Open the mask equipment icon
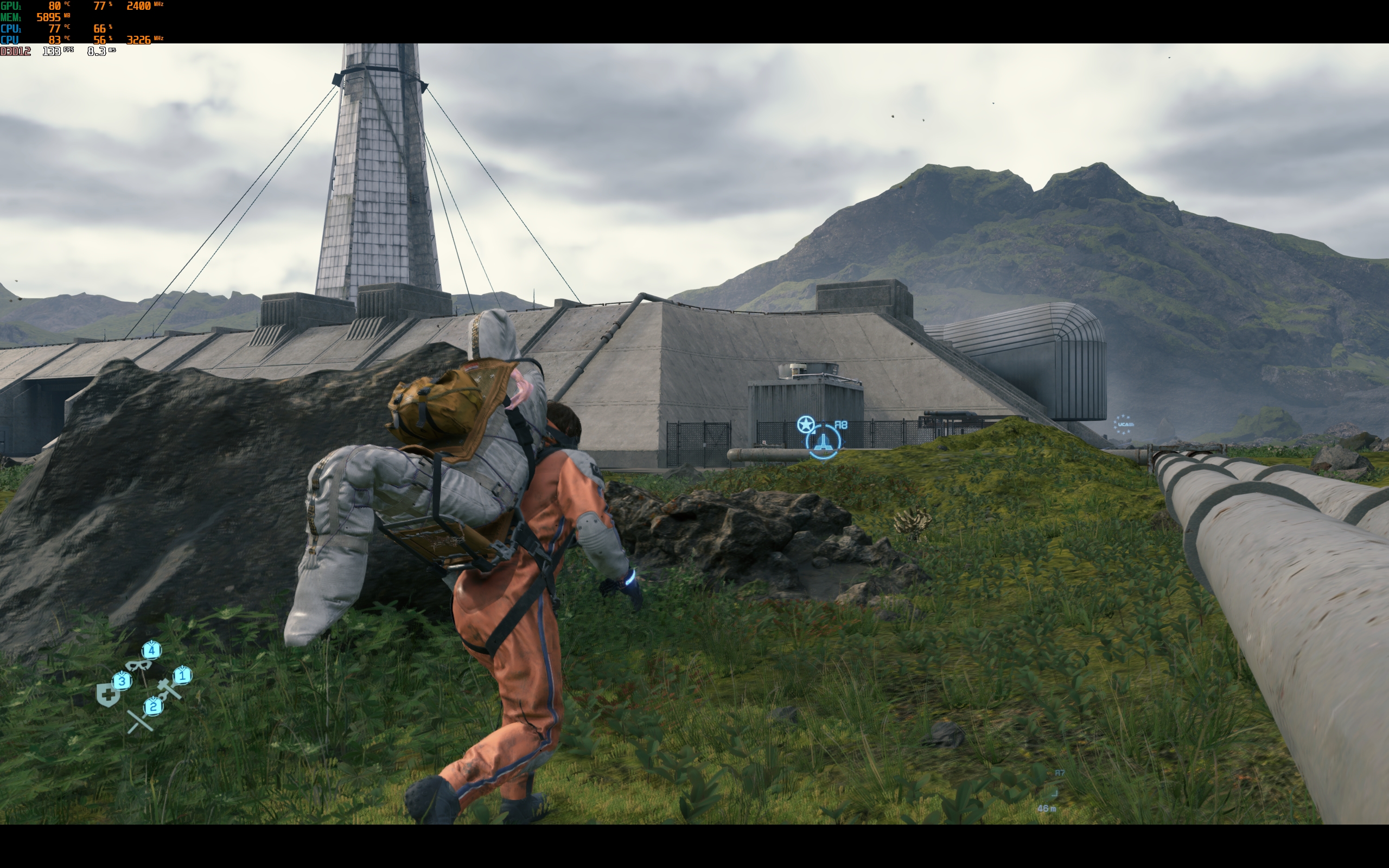 click(x=138, y=666)
